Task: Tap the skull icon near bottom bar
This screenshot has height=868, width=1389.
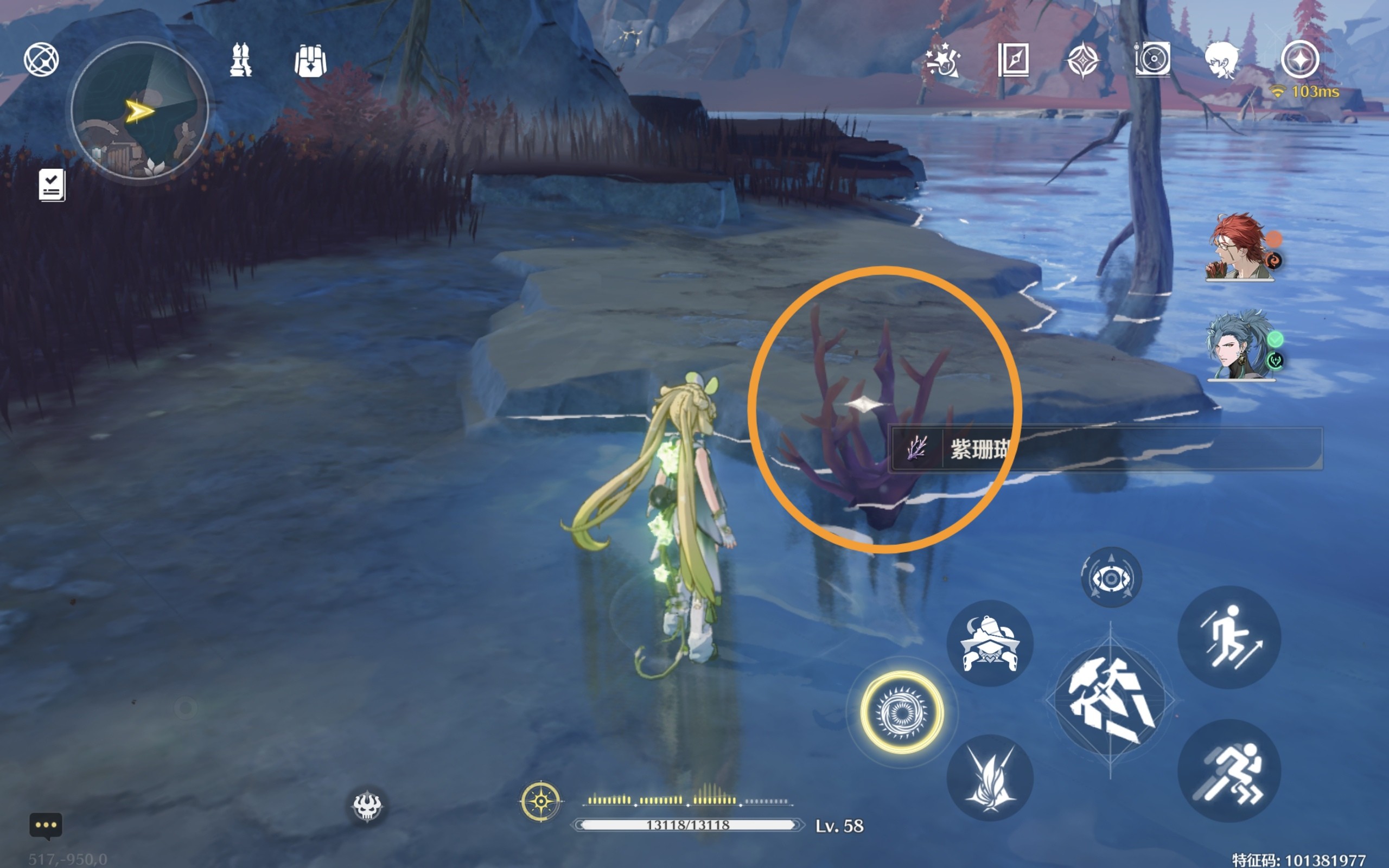Action: [x=367, y=806]
